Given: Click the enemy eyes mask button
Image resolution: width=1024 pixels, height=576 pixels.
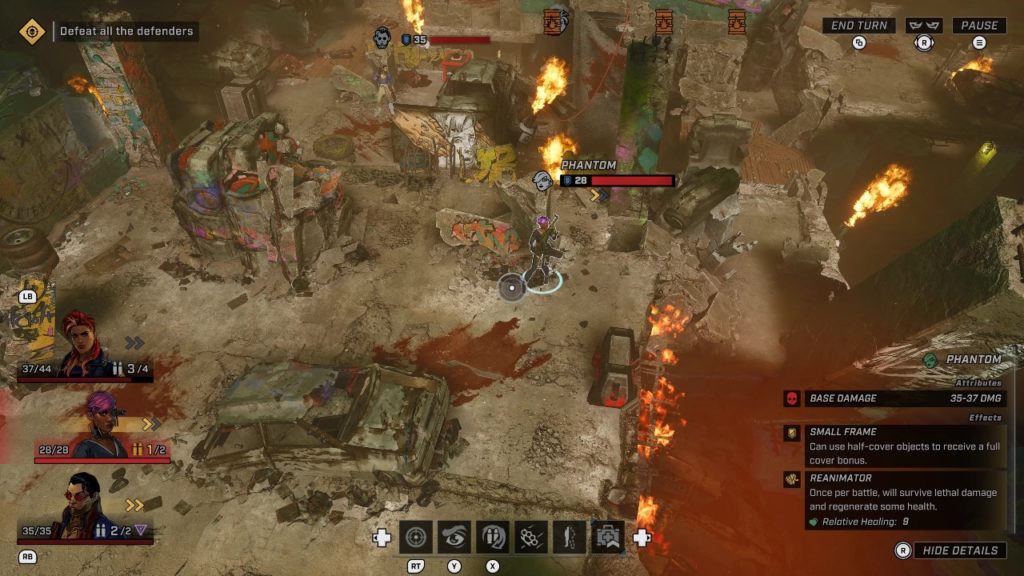Looking at the screenshot, I should (923, 26).
